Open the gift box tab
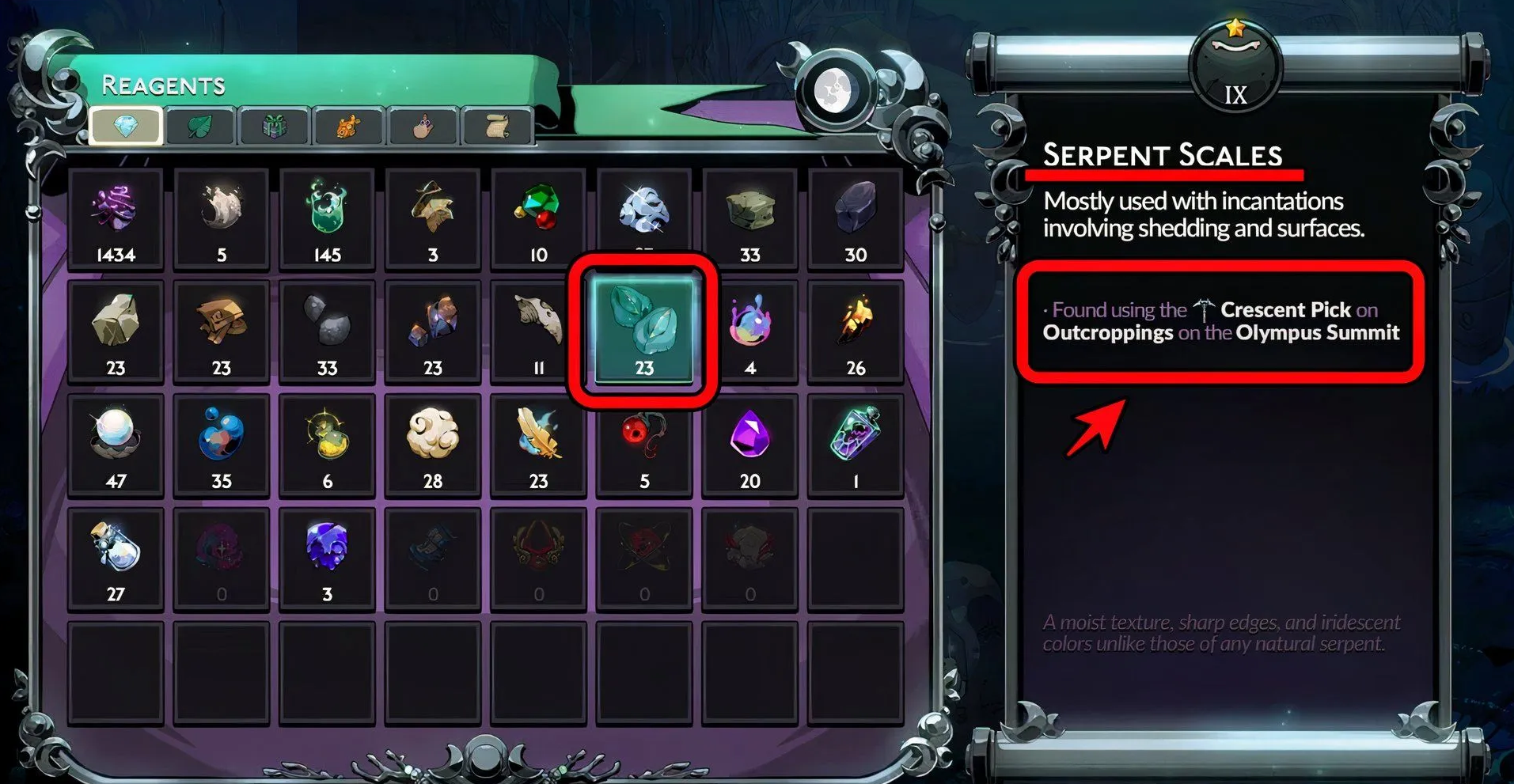This screenshot has width=1514, height=784. 274,127
